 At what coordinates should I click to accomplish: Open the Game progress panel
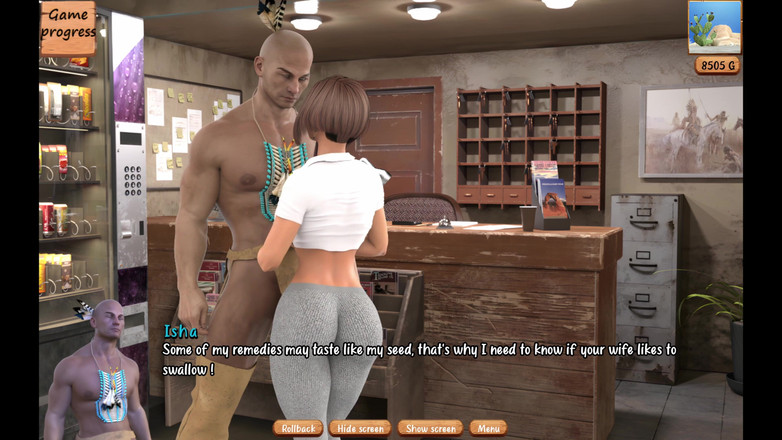pos(68,26)
